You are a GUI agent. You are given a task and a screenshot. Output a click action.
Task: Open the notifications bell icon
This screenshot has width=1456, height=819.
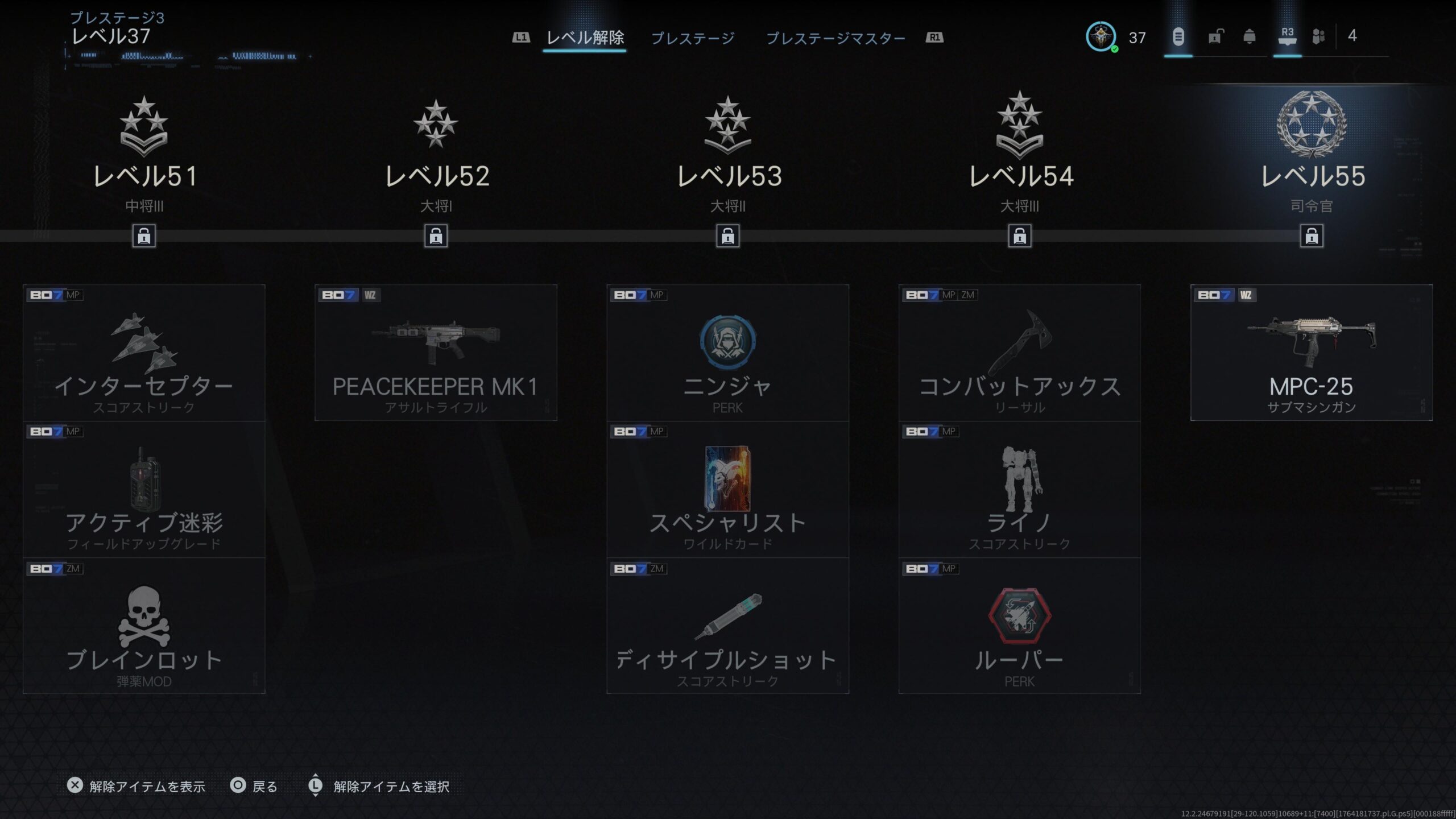coord(1249,37)
